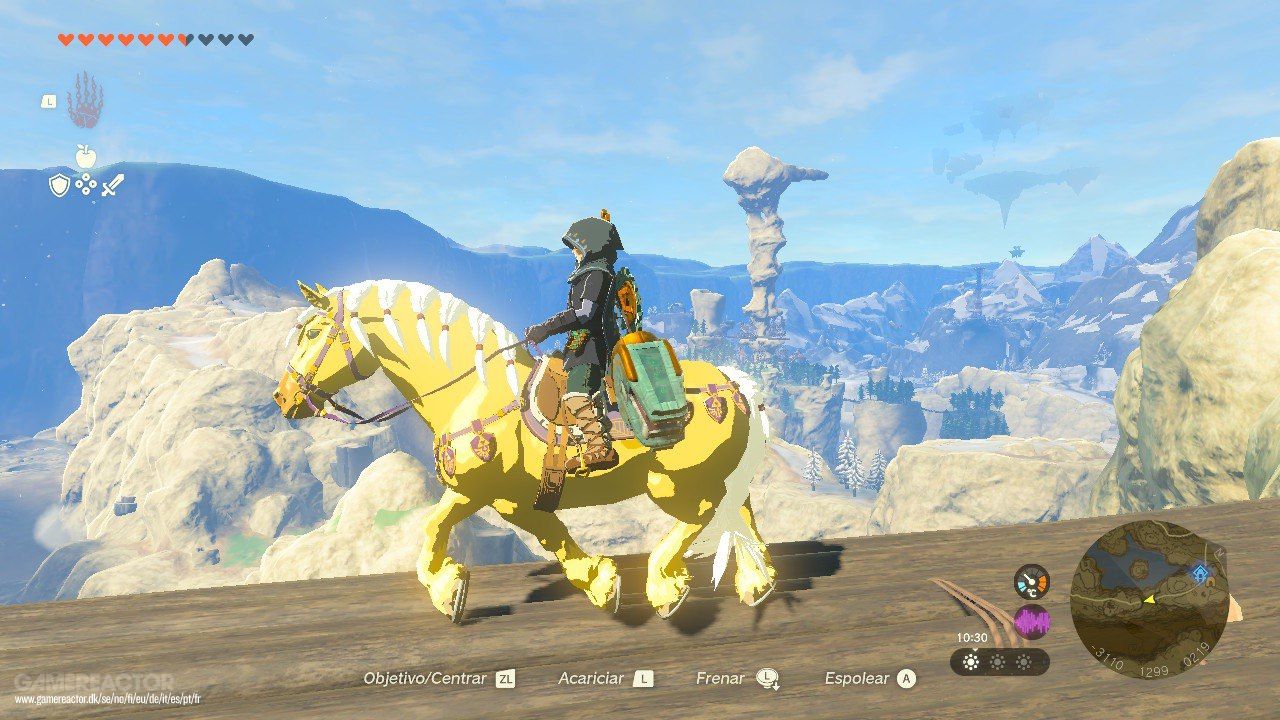Select the blue shrine marker on minimap

pos(1200,573)
